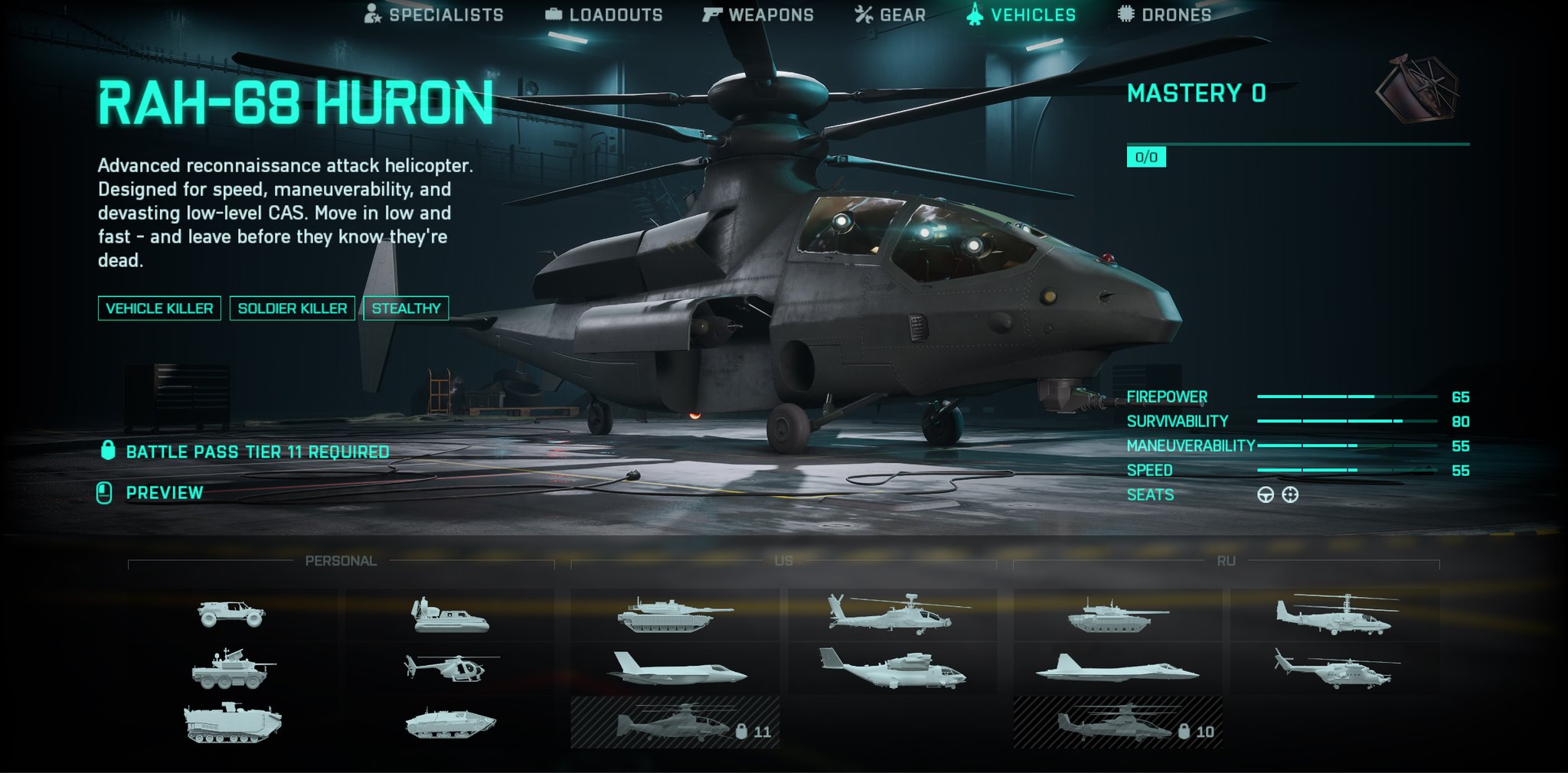Select the Gear tools icon
This screenshot has height=773, width=1568.
864,13
